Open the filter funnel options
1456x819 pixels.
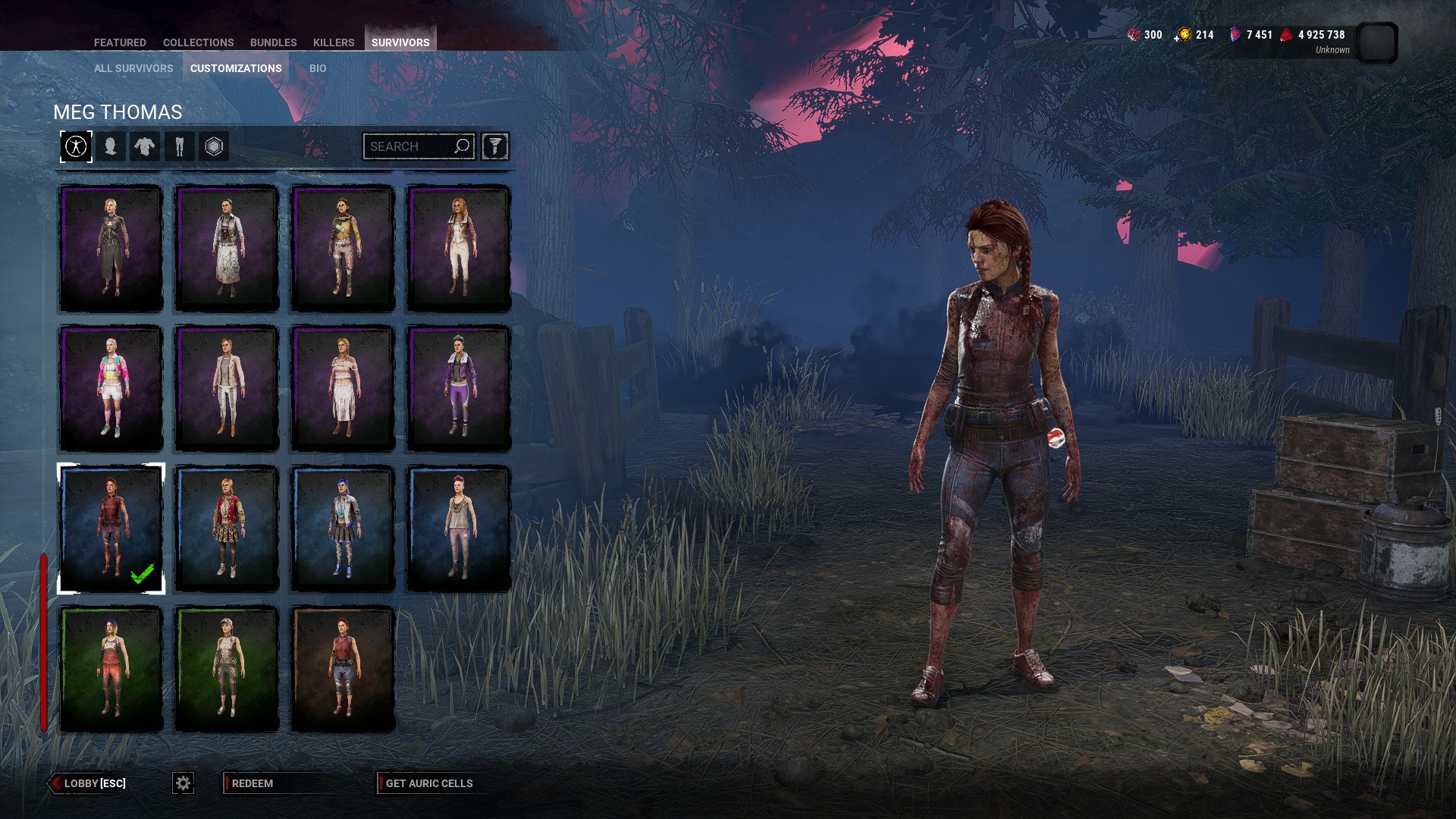[494, 146]
